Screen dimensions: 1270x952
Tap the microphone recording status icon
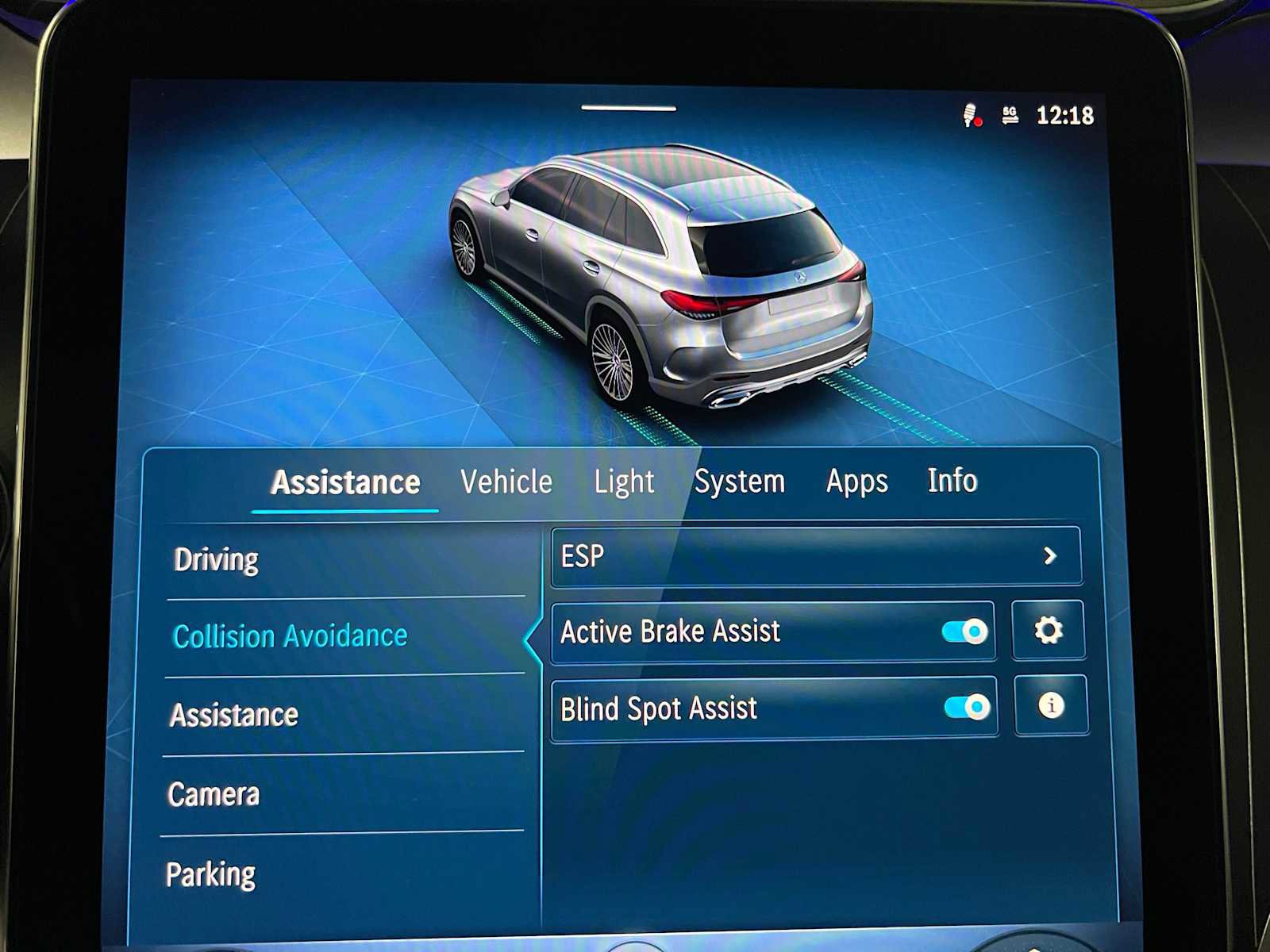click(x=970, y=116)
